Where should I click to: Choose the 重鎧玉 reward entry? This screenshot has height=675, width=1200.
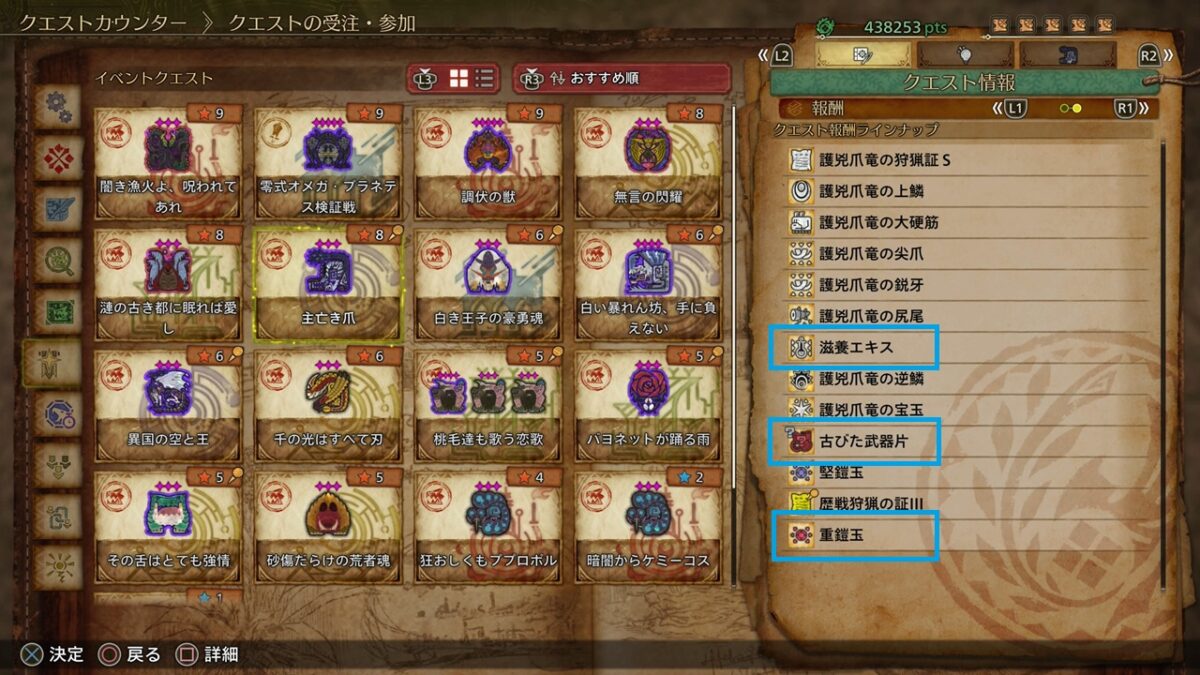pos(855,535)
